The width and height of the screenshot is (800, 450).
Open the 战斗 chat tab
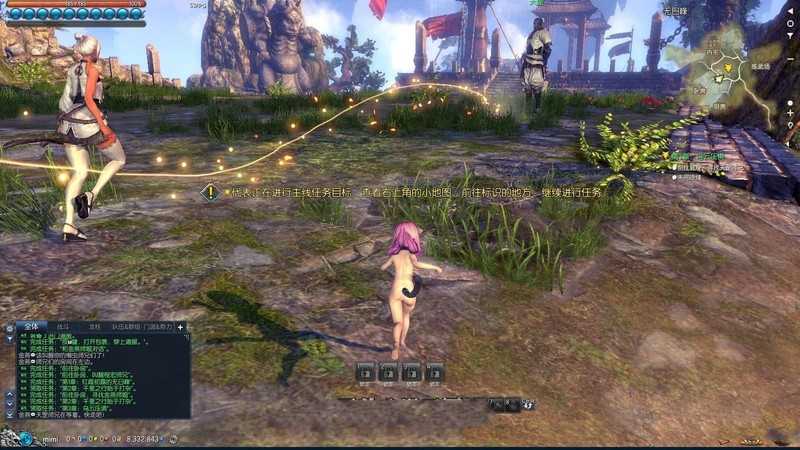point(63,326)
